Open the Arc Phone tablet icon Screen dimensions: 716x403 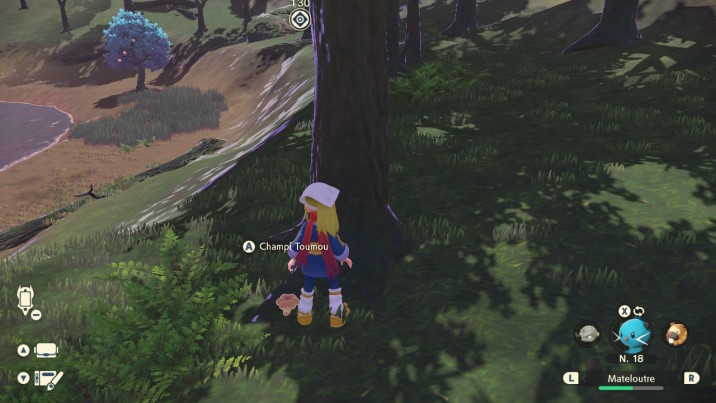pos(46,350)
